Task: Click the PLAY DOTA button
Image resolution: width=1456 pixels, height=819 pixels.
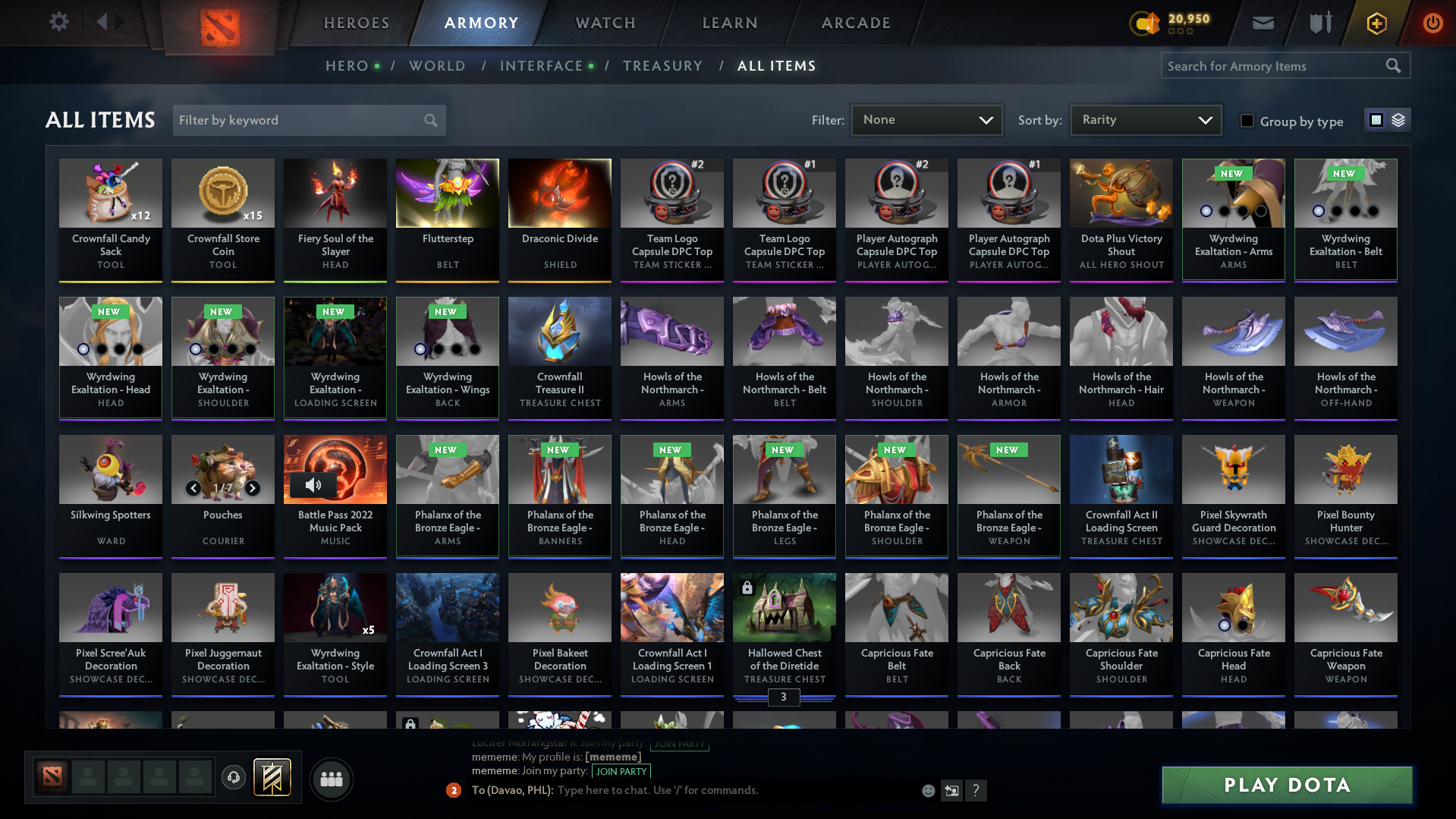Action: pyautogui.click(x=1285, y=784)
